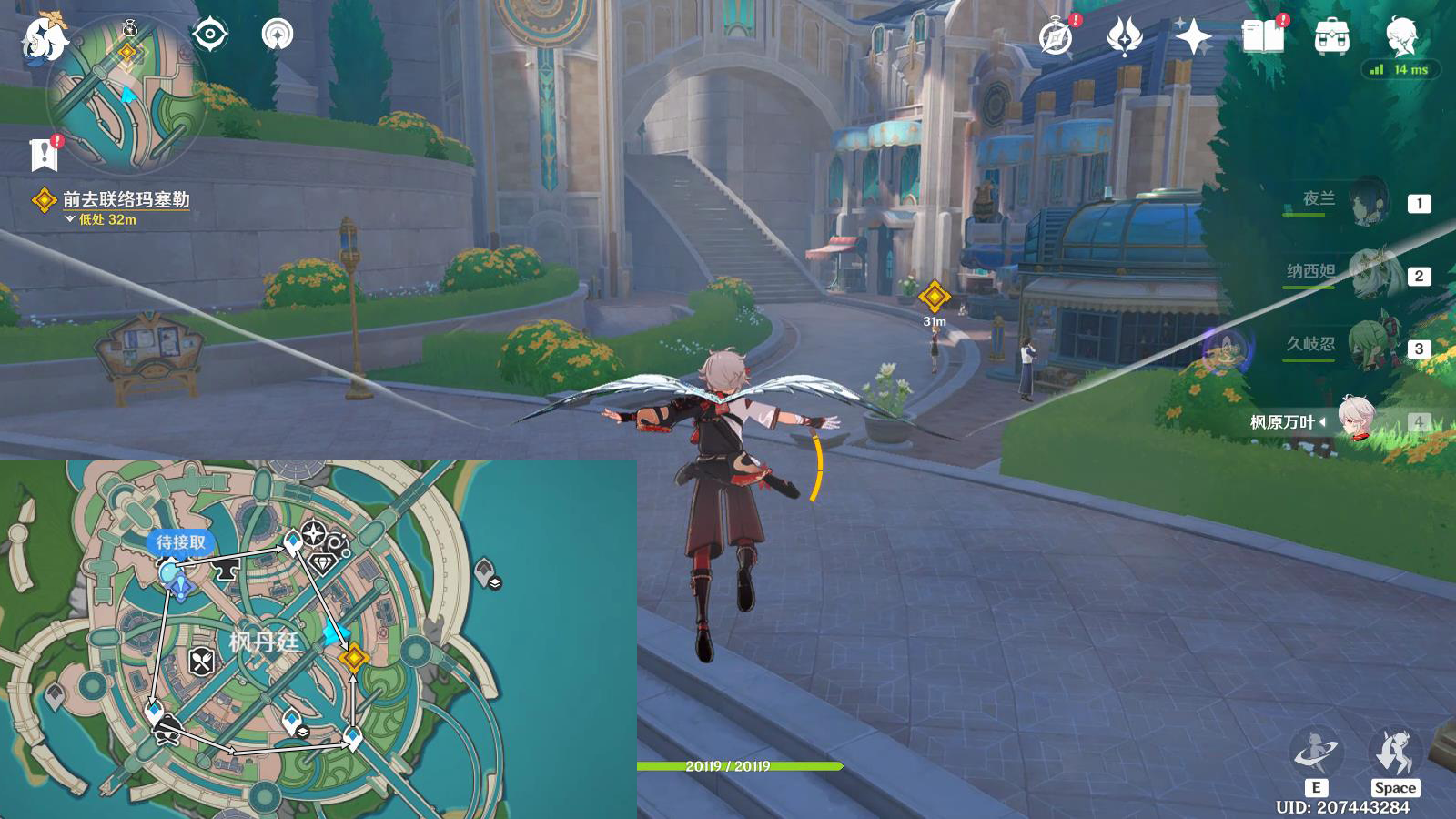Viewport: 1456px width, 819px height.
Task: Tap the jump action icon
Action: 1394,754
